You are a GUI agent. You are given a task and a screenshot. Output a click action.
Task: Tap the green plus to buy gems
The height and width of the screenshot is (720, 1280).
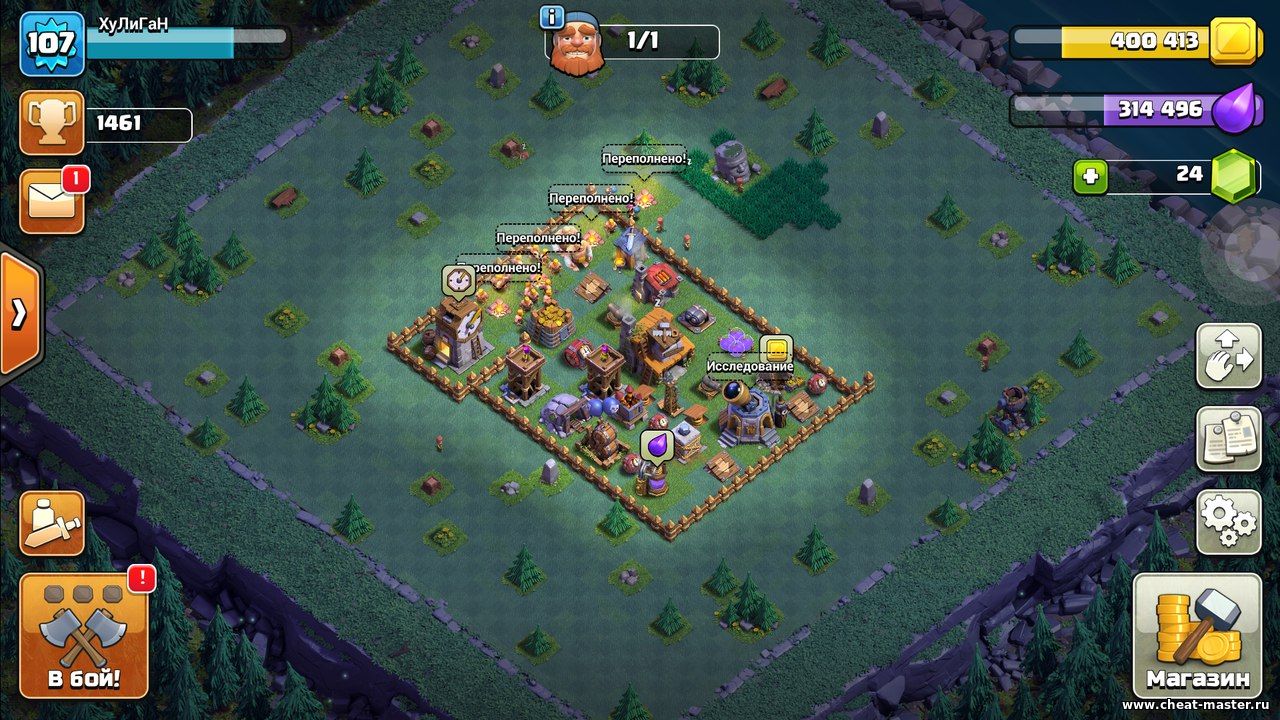coord(1090,177)
